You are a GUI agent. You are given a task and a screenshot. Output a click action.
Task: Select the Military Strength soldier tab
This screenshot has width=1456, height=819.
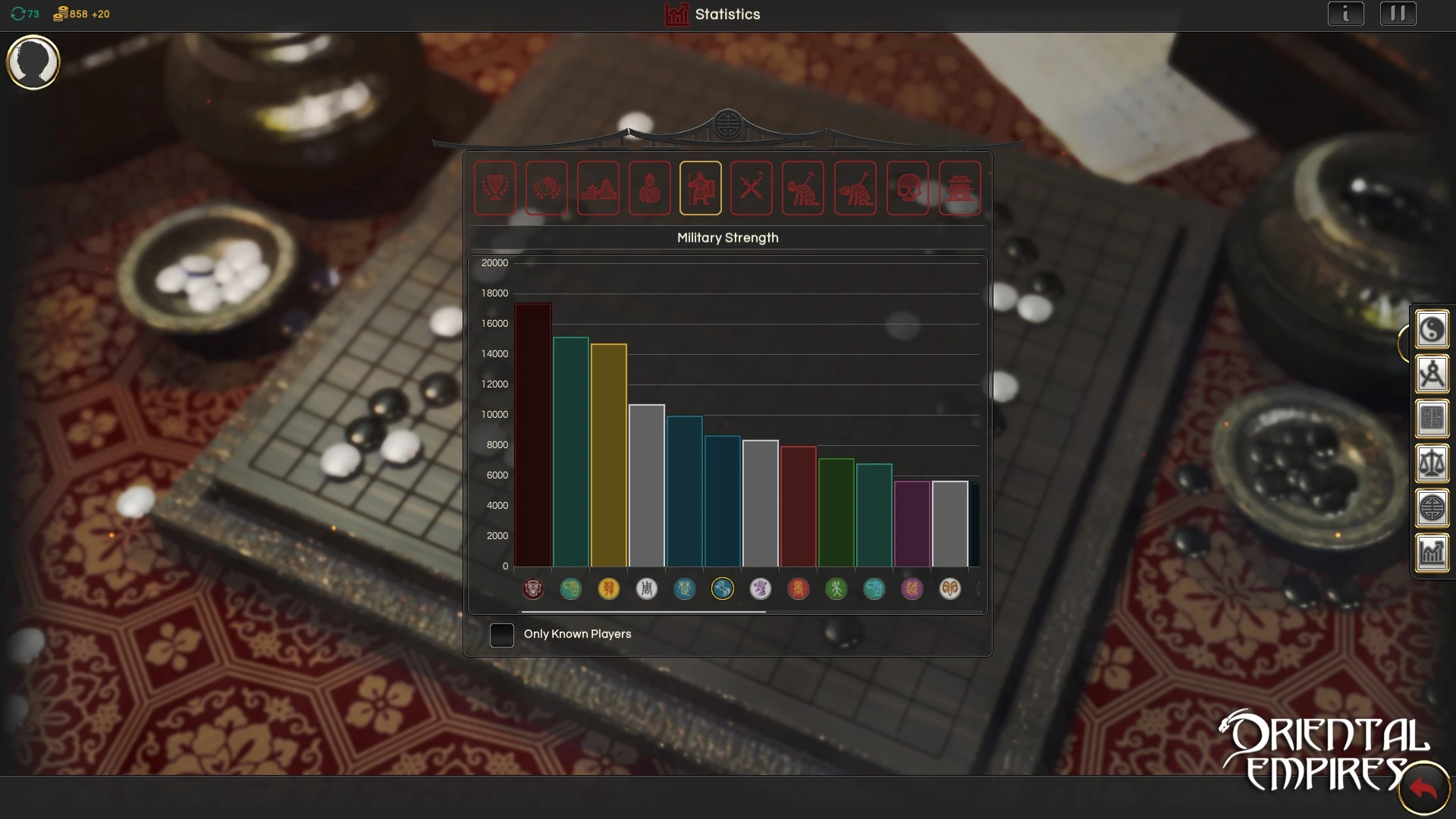click(700, 188)
